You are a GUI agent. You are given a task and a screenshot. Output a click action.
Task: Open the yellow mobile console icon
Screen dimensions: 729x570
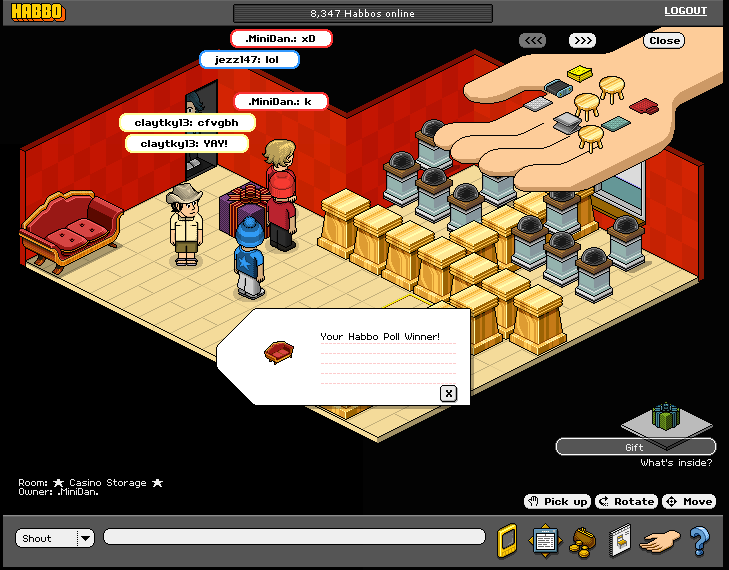tap(507, 540)
